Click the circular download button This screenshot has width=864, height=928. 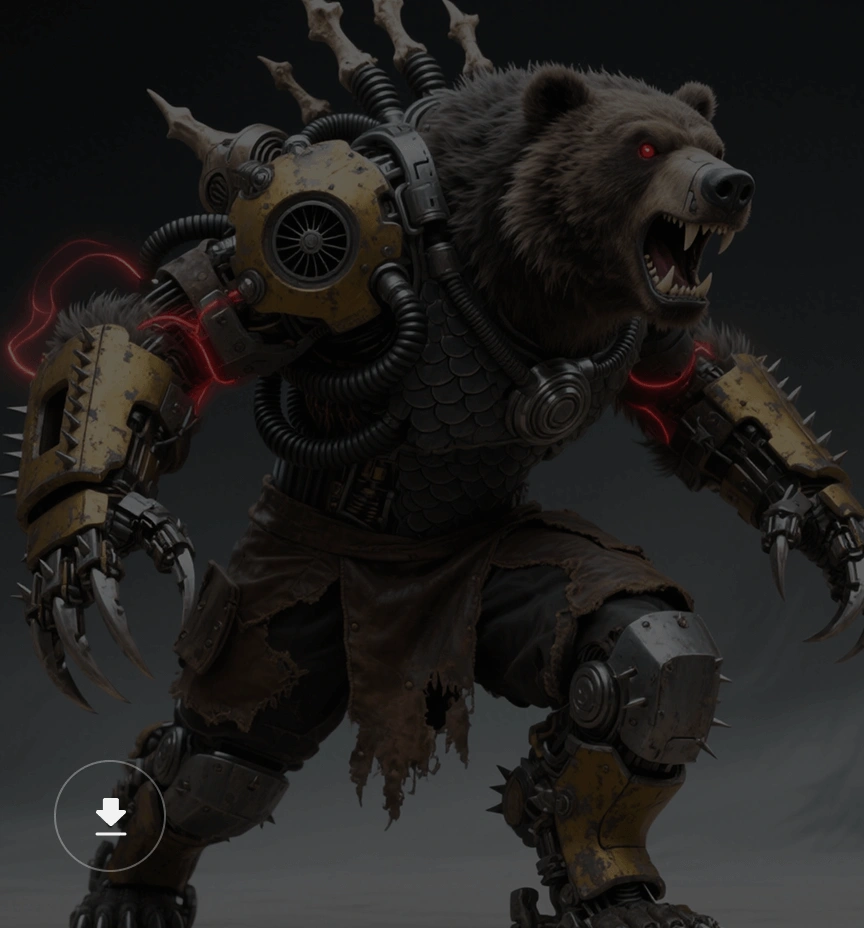(x=110, y=816)
